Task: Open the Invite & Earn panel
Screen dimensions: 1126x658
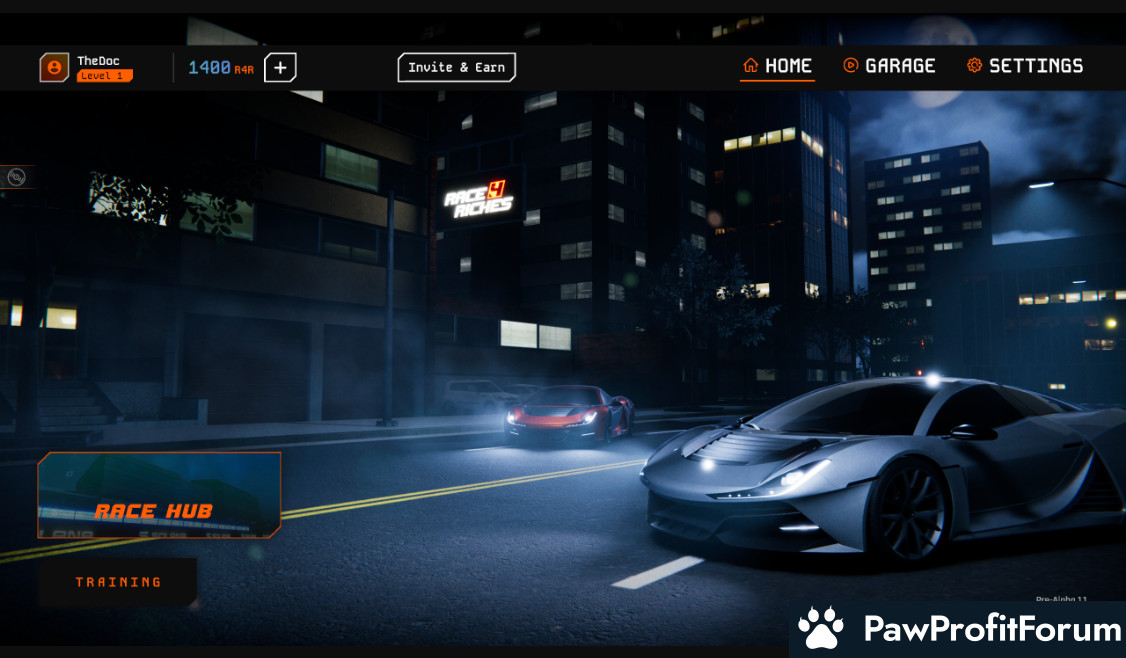Action: (456, 68)
